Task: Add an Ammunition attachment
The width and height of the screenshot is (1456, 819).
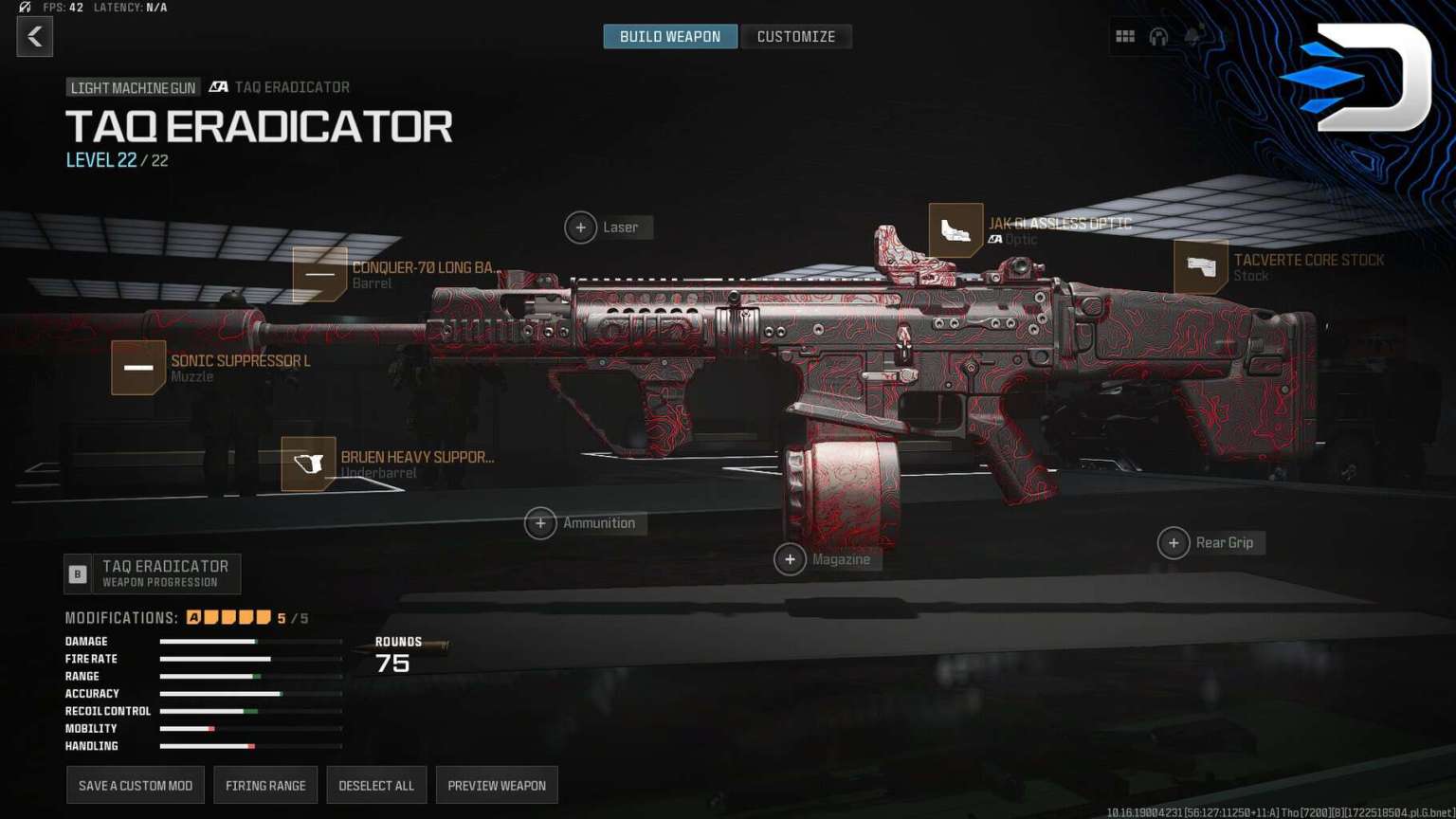Action: click(x=540, y=523)
